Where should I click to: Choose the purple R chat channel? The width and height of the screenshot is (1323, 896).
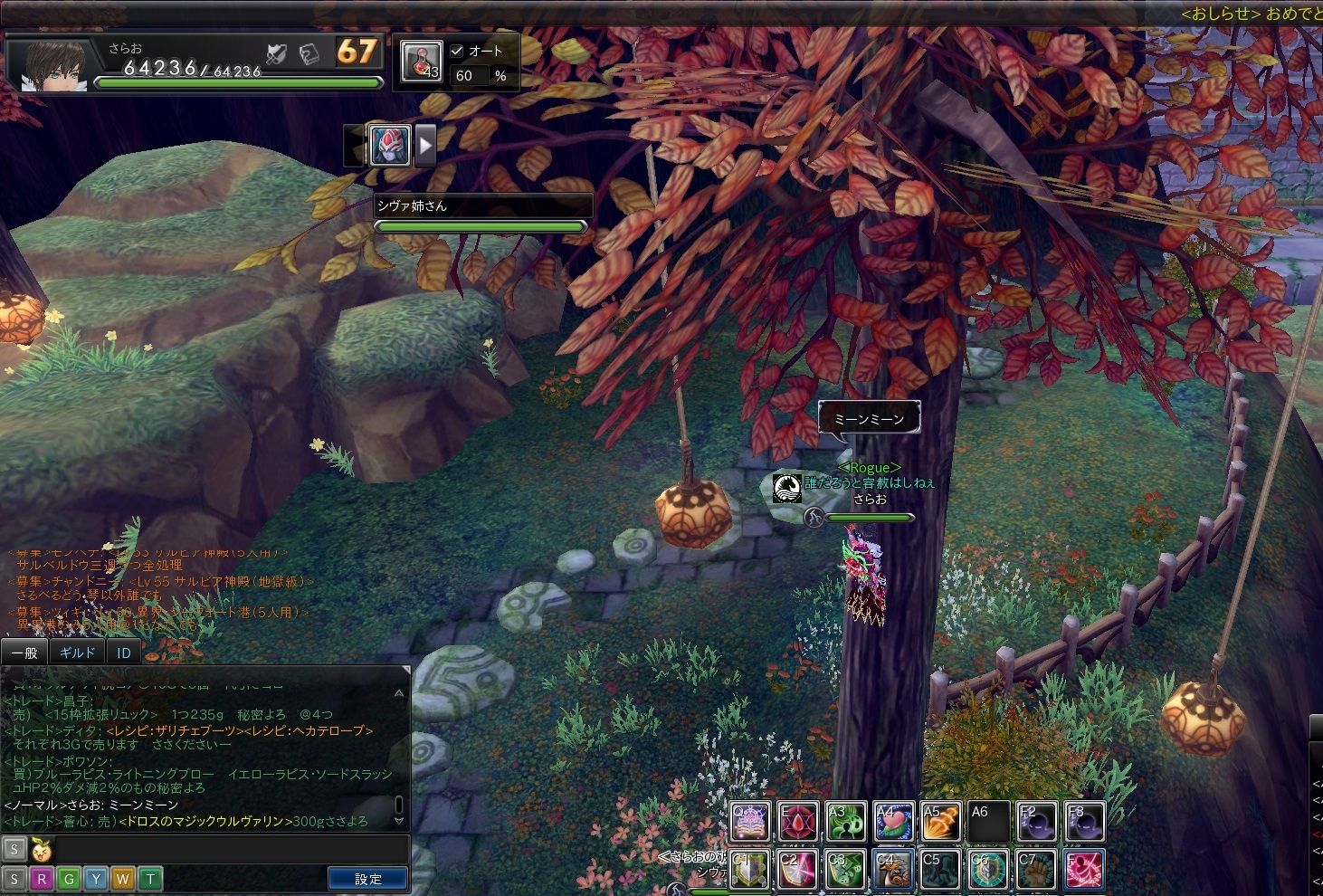(42, 879)
